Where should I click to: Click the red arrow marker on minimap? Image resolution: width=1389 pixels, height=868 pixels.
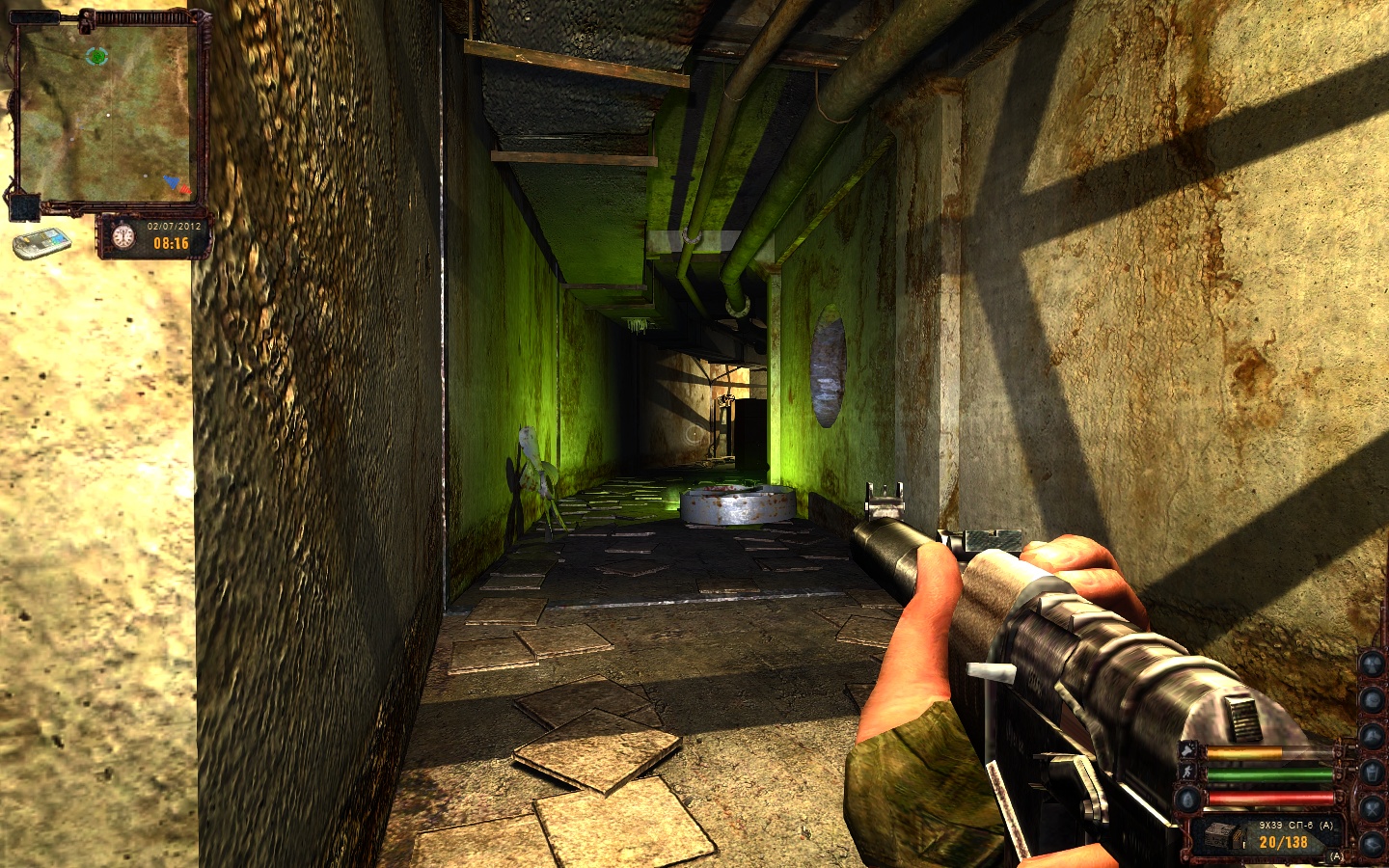pos(184,188)
